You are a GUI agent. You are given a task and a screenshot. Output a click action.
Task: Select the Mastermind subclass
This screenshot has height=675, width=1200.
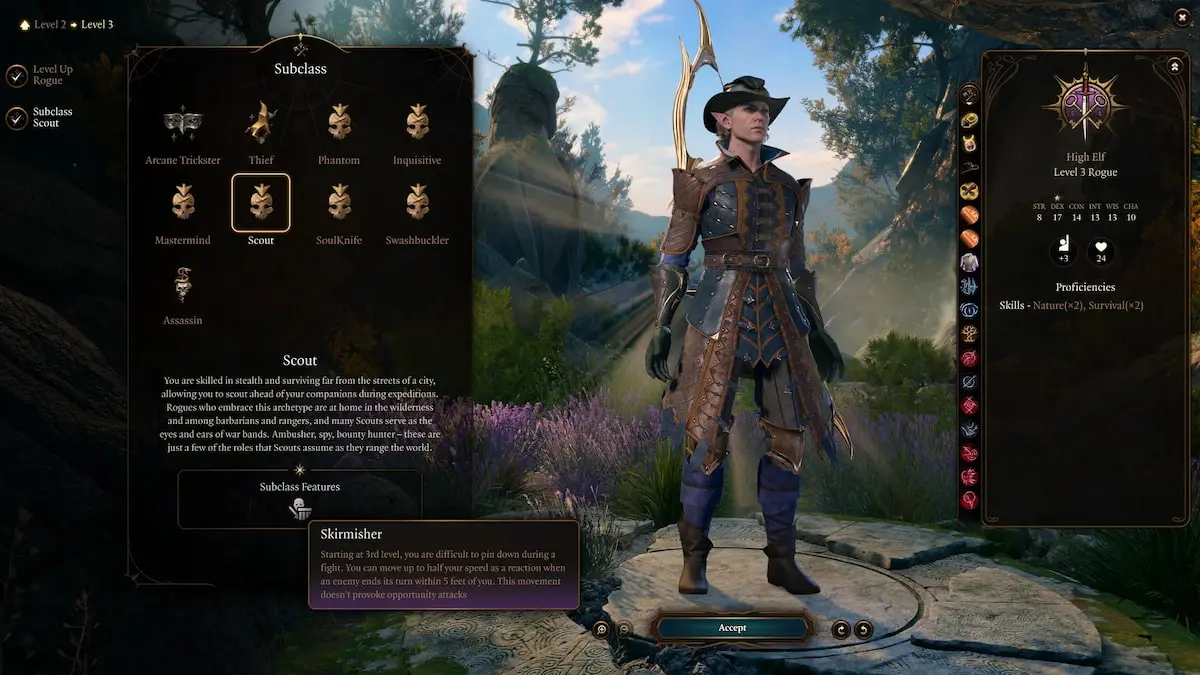coord(182,202)
